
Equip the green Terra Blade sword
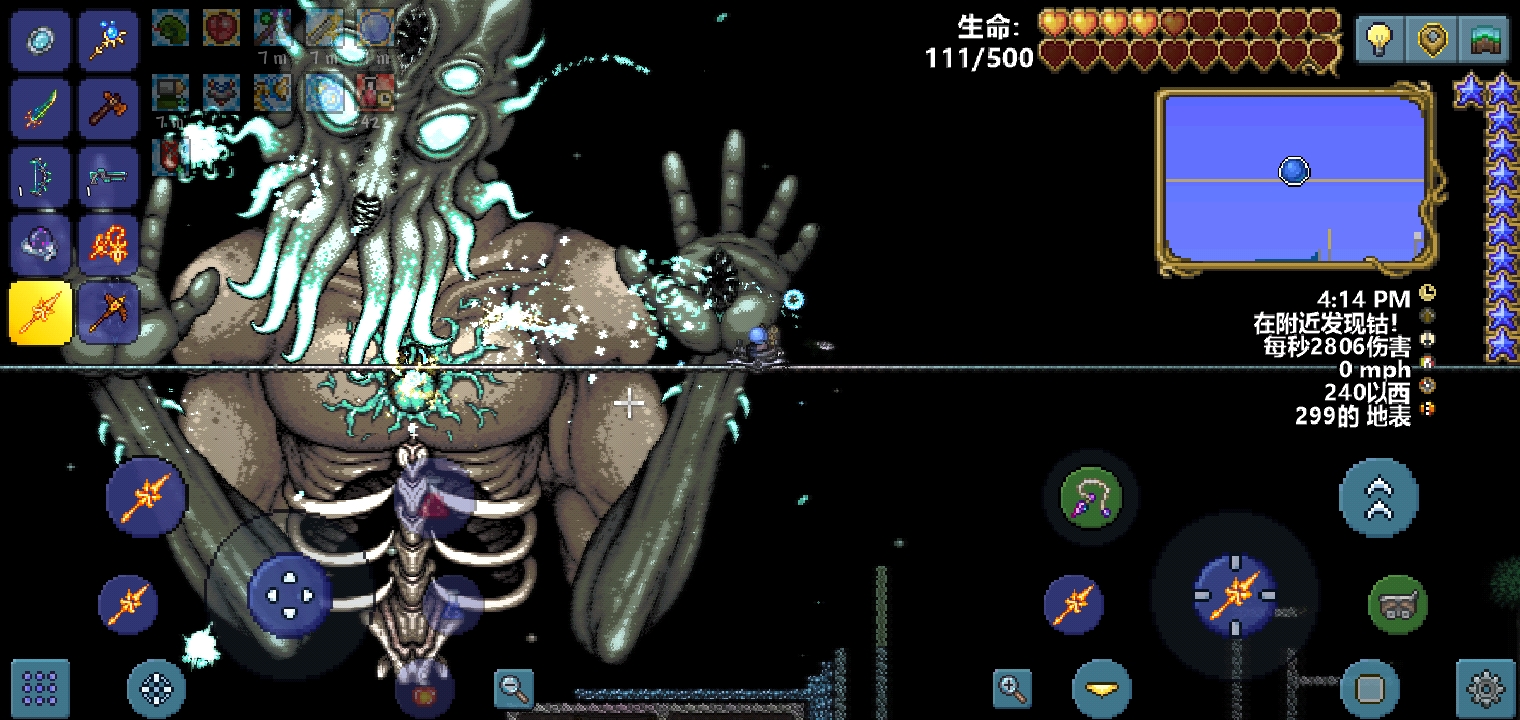click(x=40, y=109)
